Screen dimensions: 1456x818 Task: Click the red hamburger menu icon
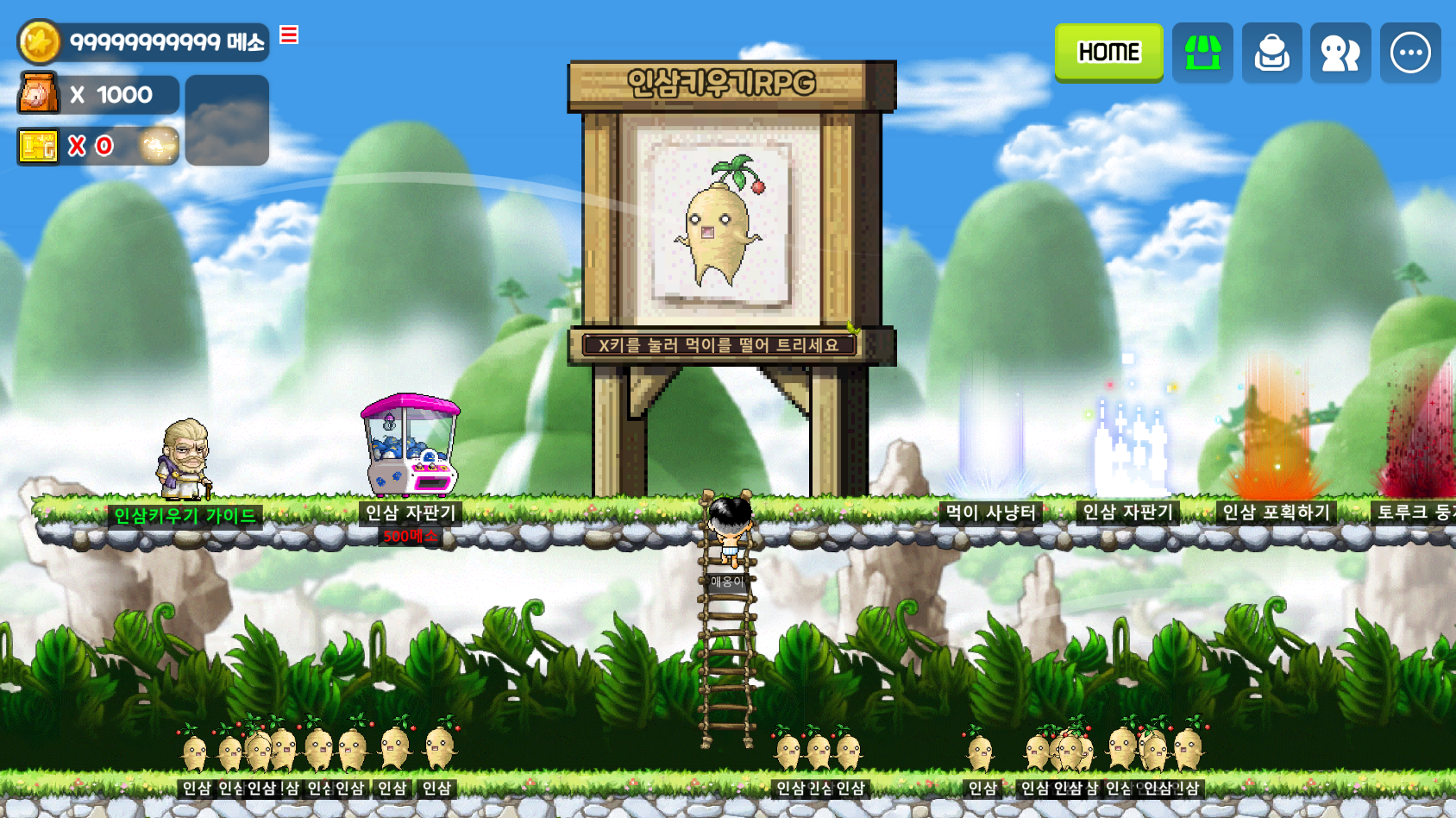[289, 35]
